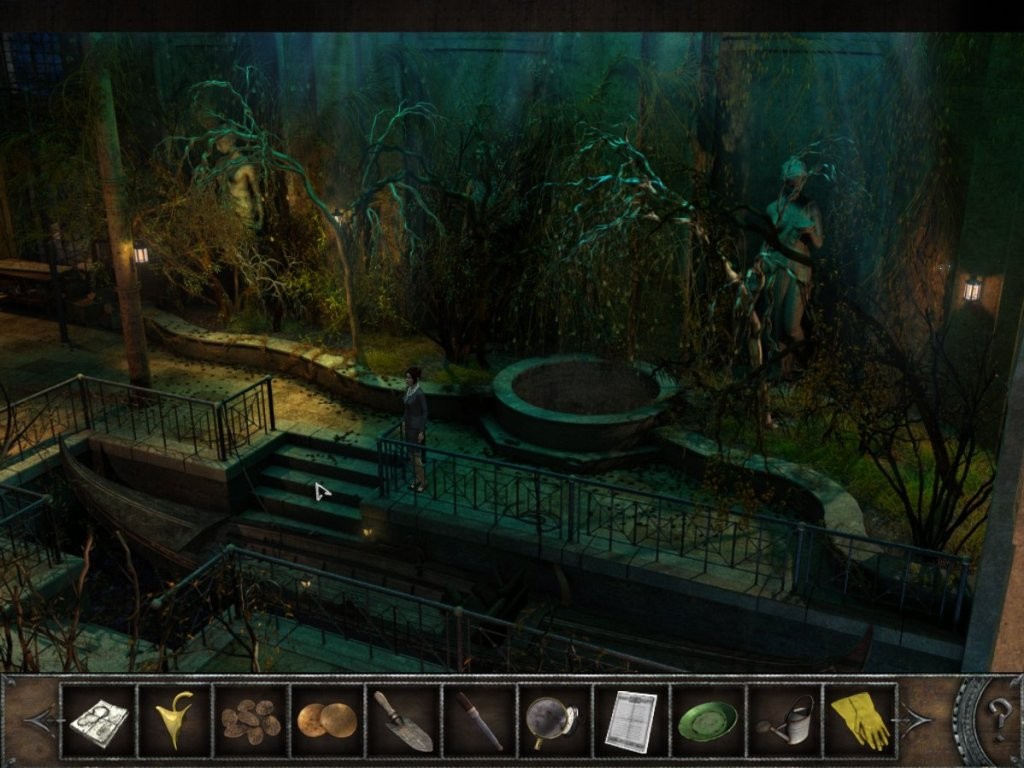This screenshot has height=768, width=1024.
Task: Select the green plate
Action: (x=707, y=720)
